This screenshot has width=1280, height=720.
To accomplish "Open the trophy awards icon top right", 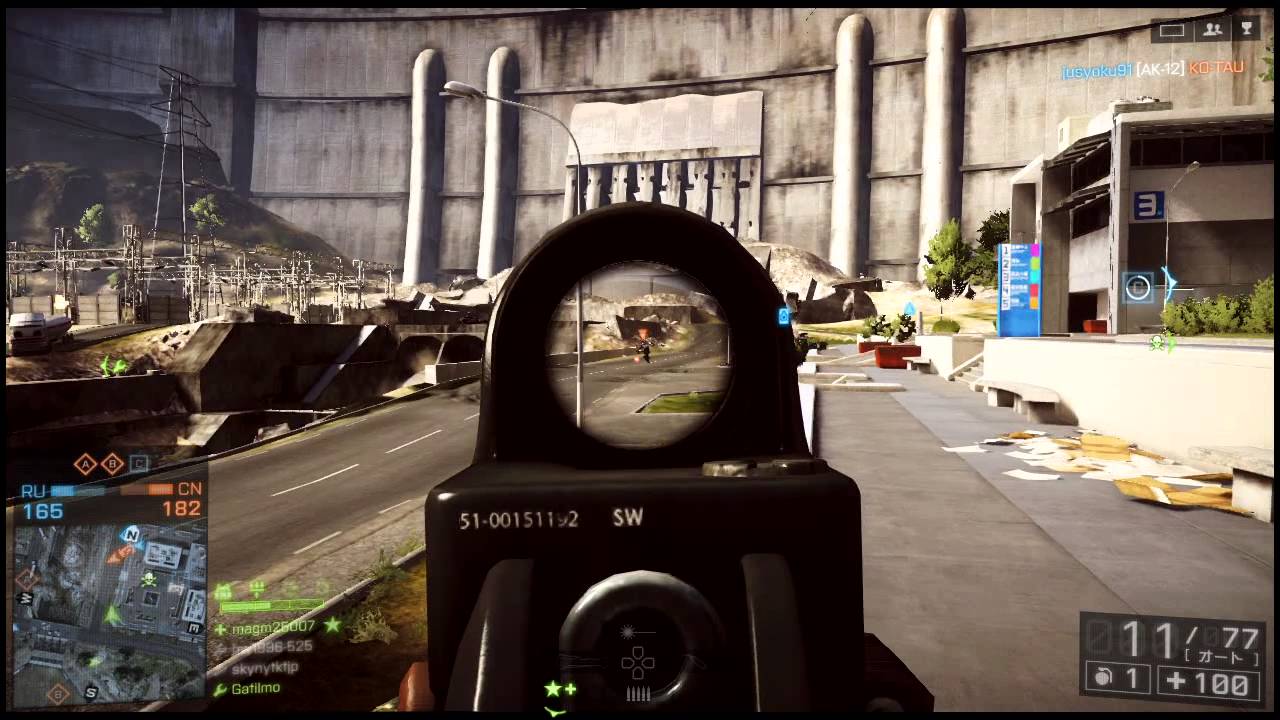I will (x=1248, y=30).
